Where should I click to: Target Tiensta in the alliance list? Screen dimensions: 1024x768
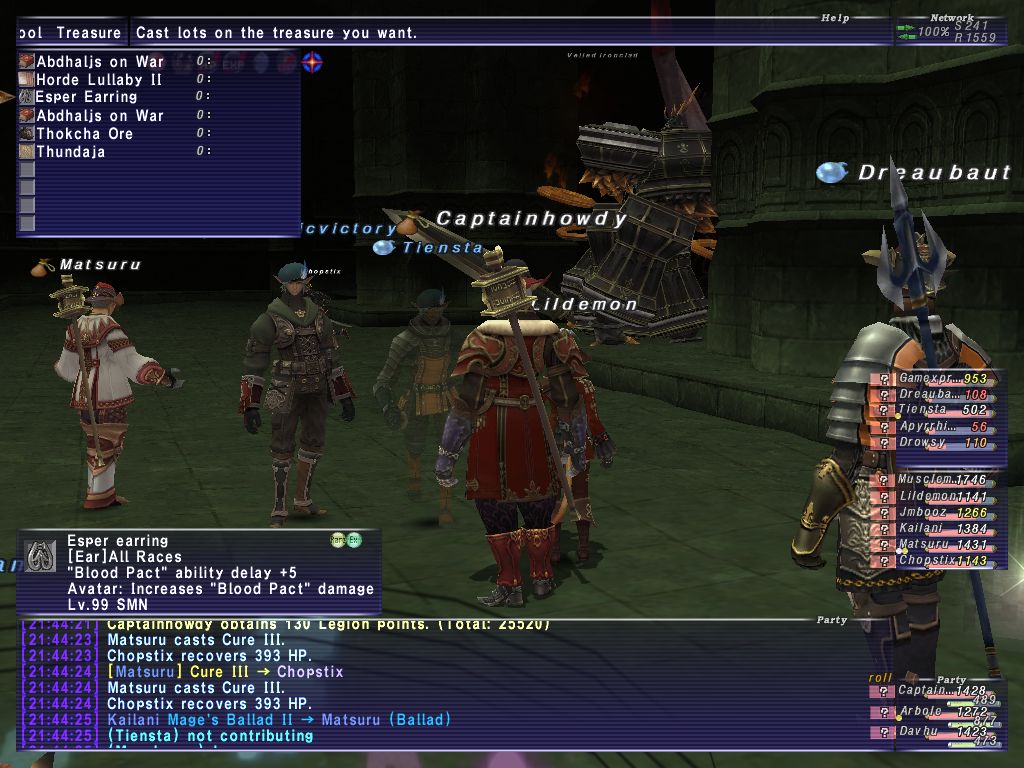coord(922,410)
